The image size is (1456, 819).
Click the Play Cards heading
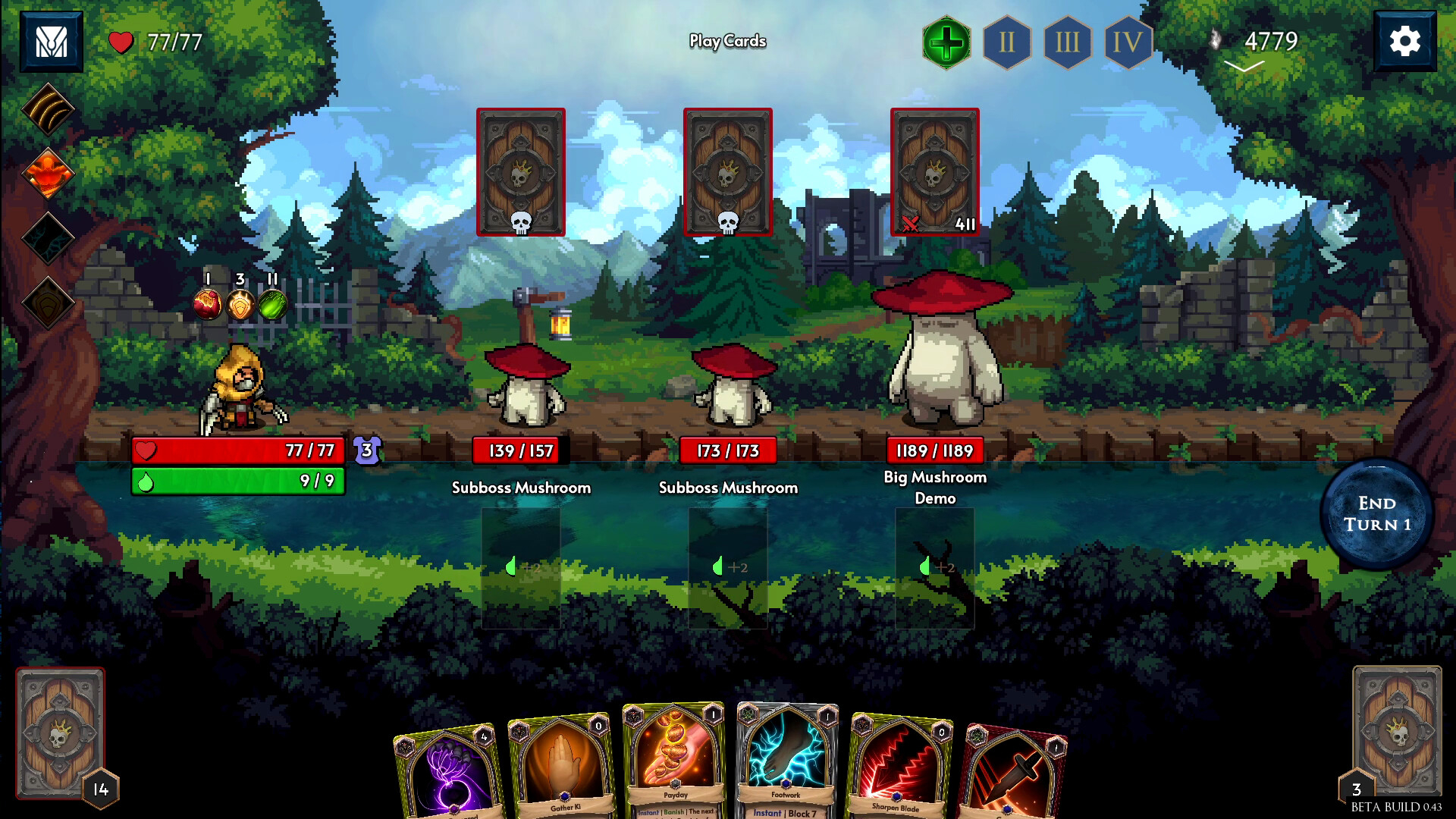coord(727,41)
